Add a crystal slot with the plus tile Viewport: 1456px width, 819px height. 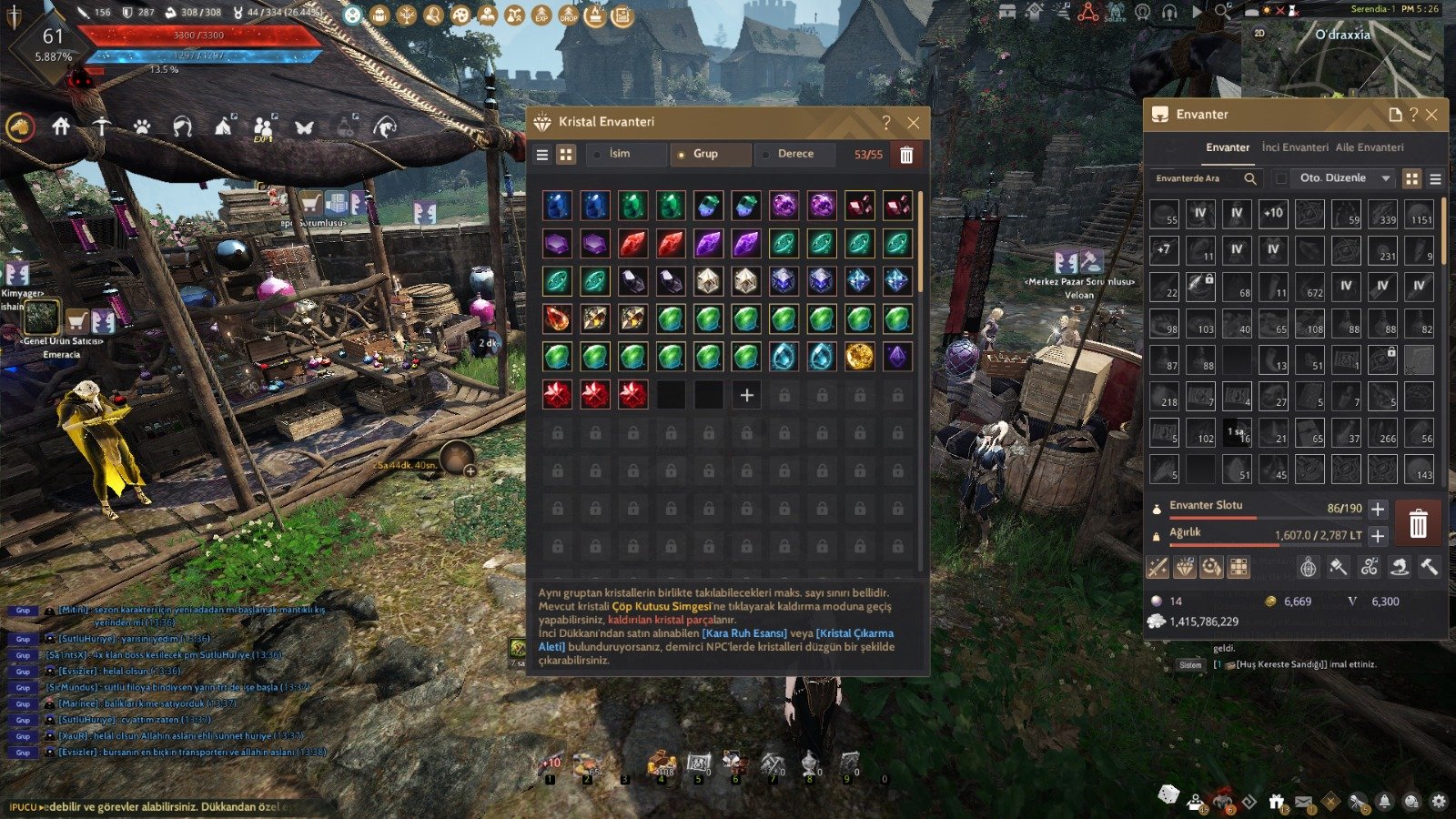point(747,395)
